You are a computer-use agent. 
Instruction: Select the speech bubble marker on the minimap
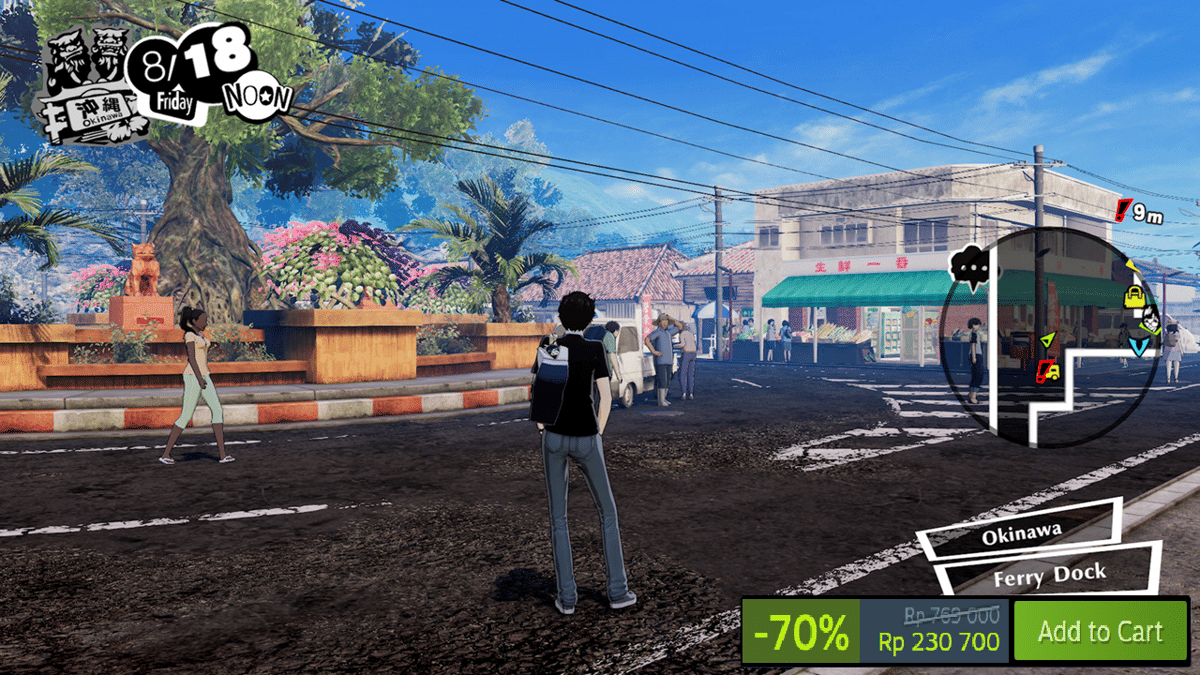[x=973, y=267]
